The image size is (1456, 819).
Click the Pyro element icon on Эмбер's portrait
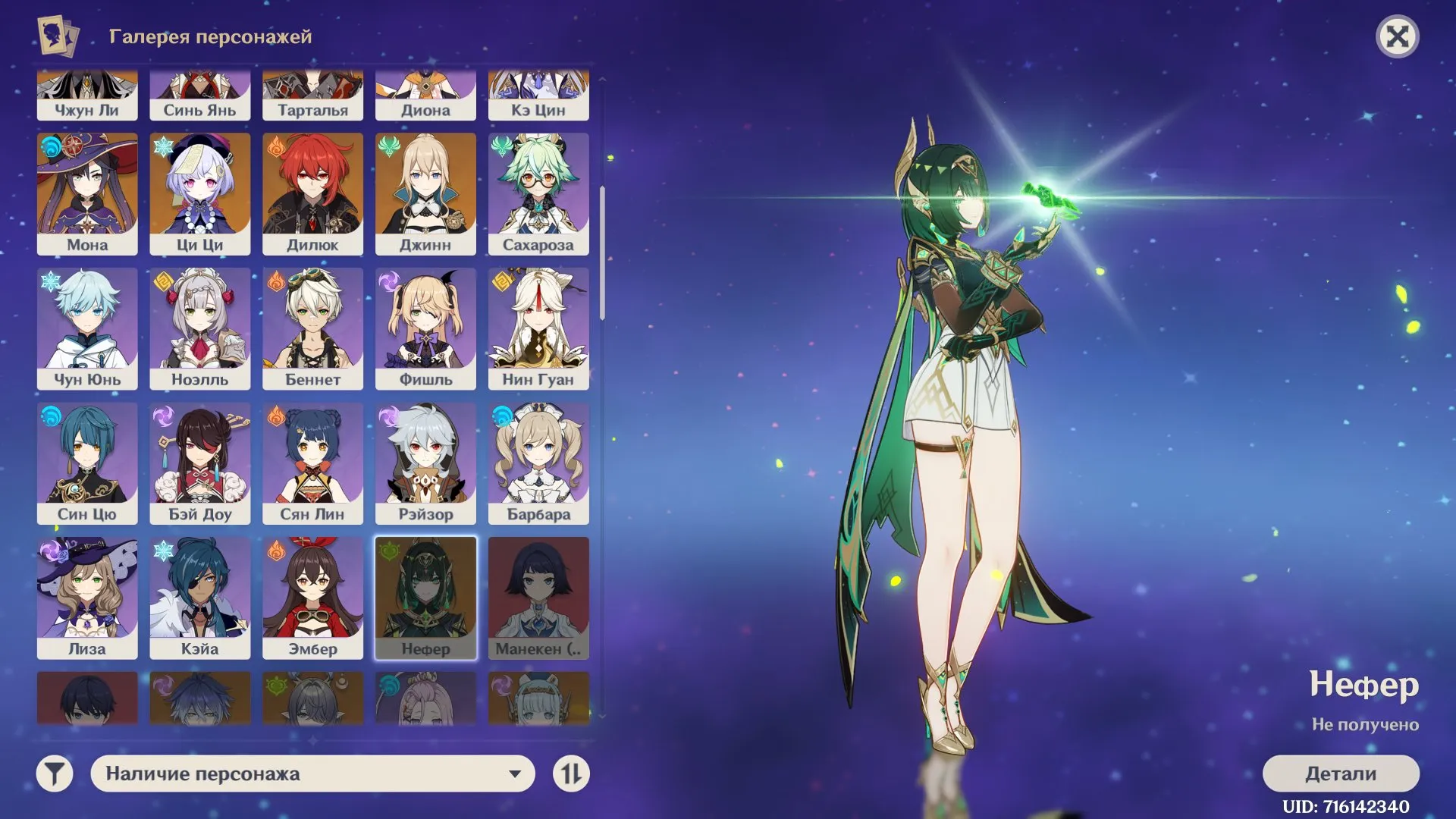[x=277, y=552]
